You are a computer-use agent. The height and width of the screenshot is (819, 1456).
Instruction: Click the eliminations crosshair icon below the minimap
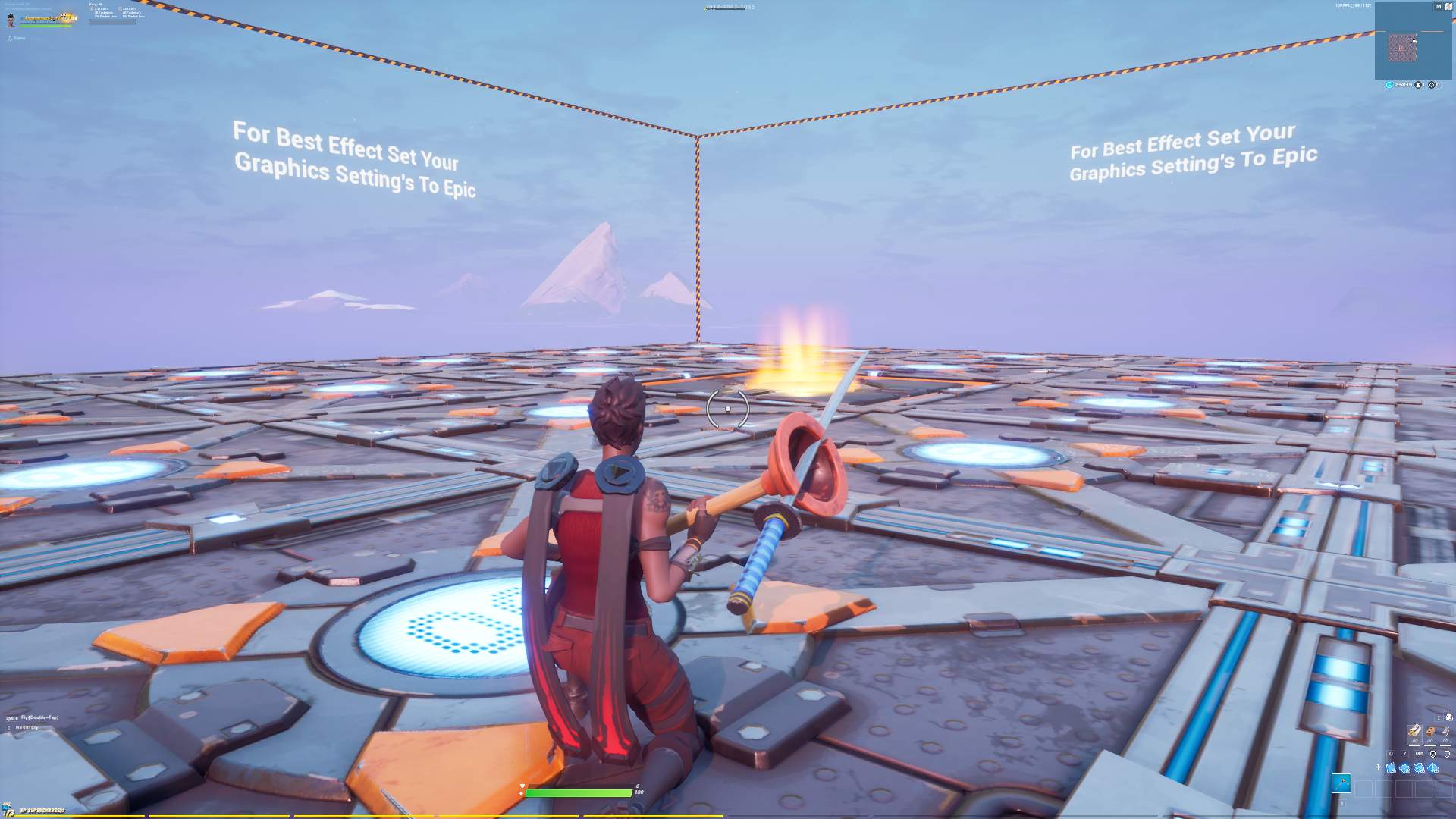coord(1432,84)
